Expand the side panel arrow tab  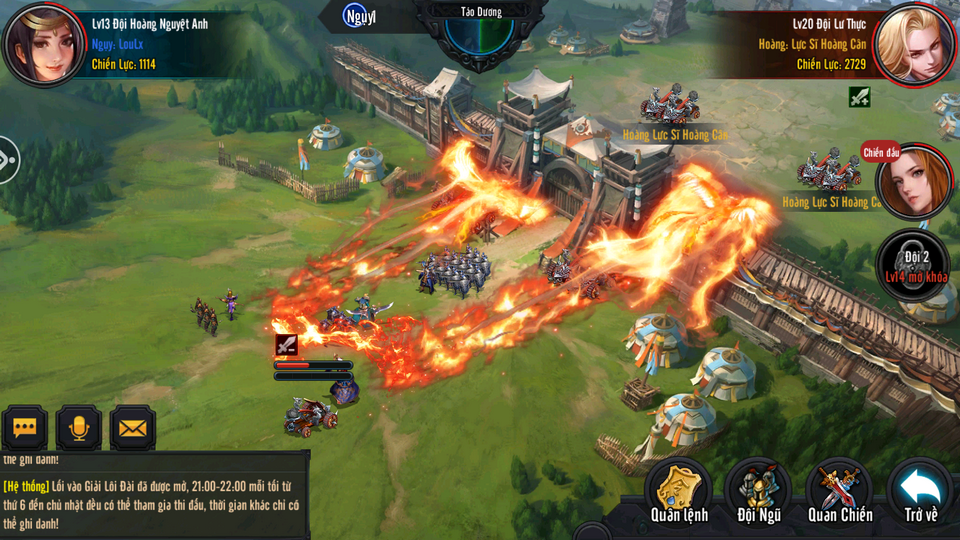click(8, 160)
